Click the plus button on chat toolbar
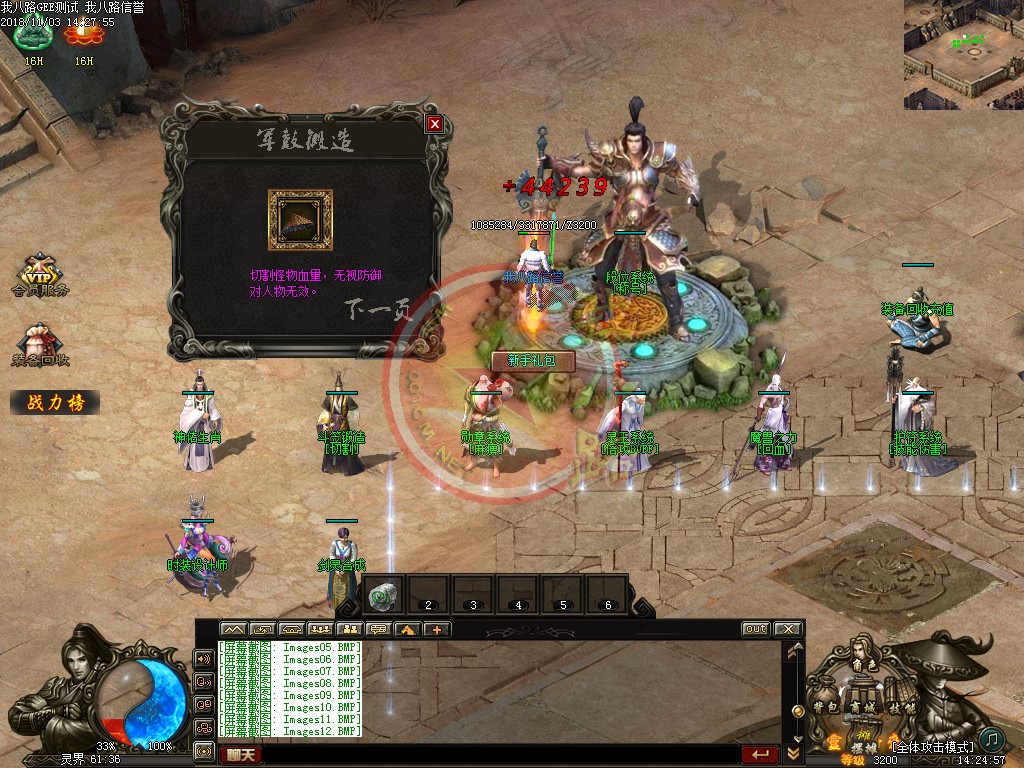Screen dimensions: 1024x768 (x=437, y=630)
